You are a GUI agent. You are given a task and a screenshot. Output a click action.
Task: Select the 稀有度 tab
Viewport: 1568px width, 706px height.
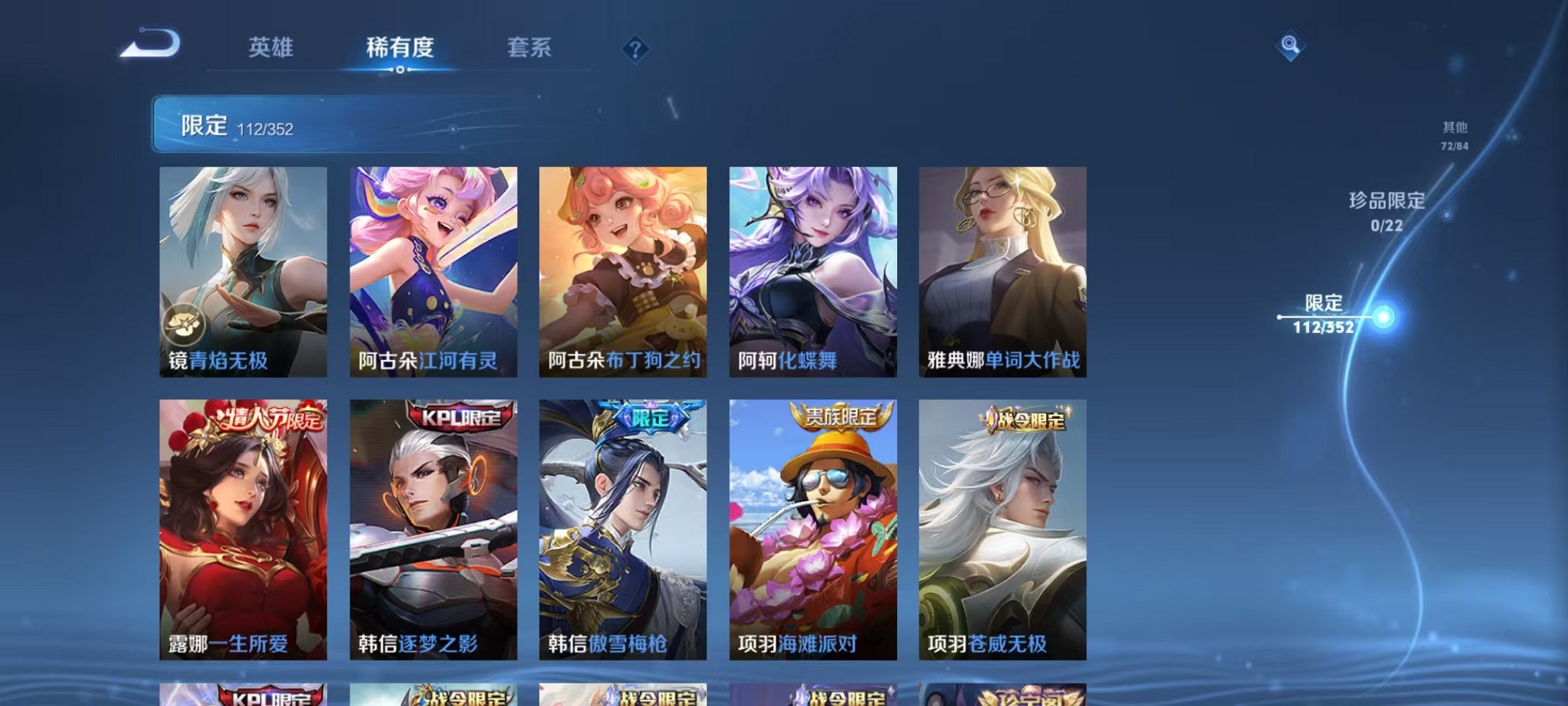(399, 48)
